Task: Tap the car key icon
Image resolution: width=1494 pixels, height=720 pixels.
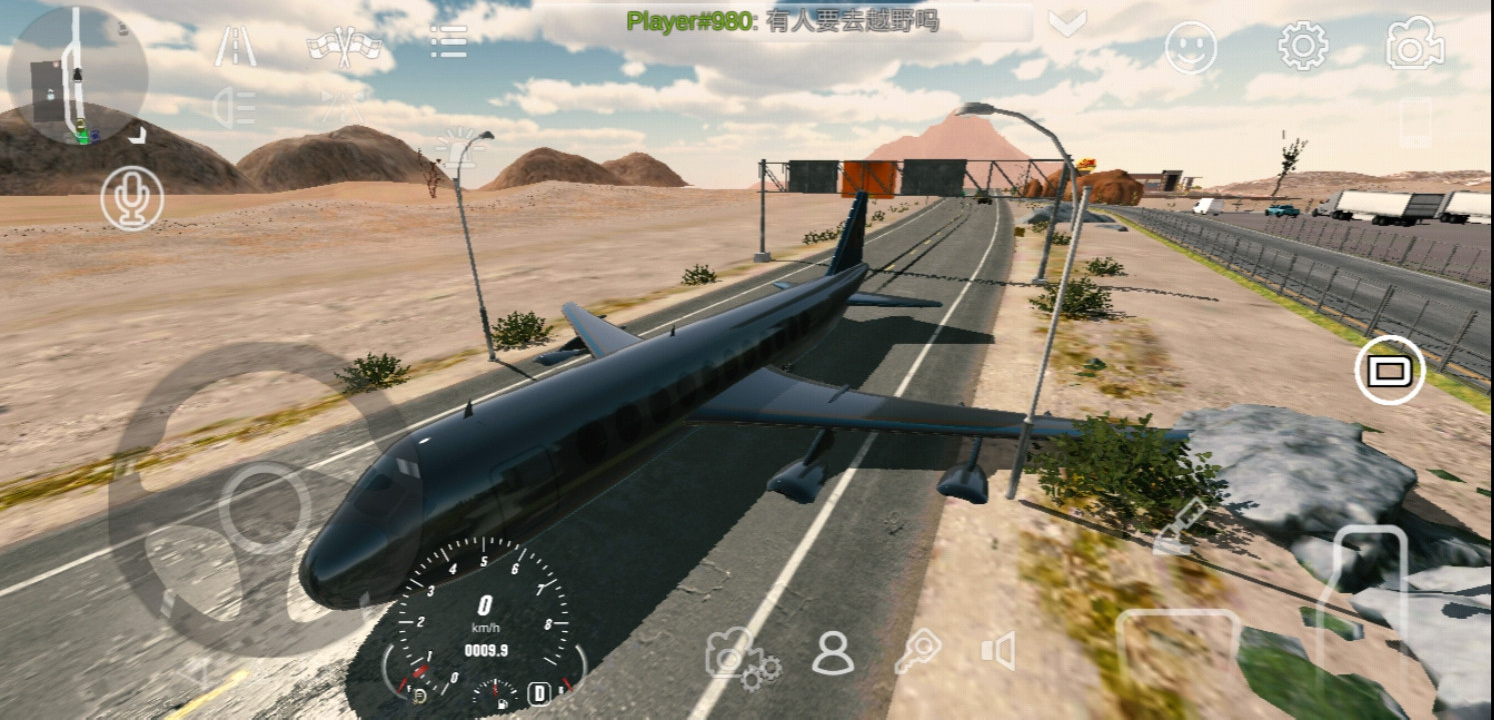Action: point(916,653)
